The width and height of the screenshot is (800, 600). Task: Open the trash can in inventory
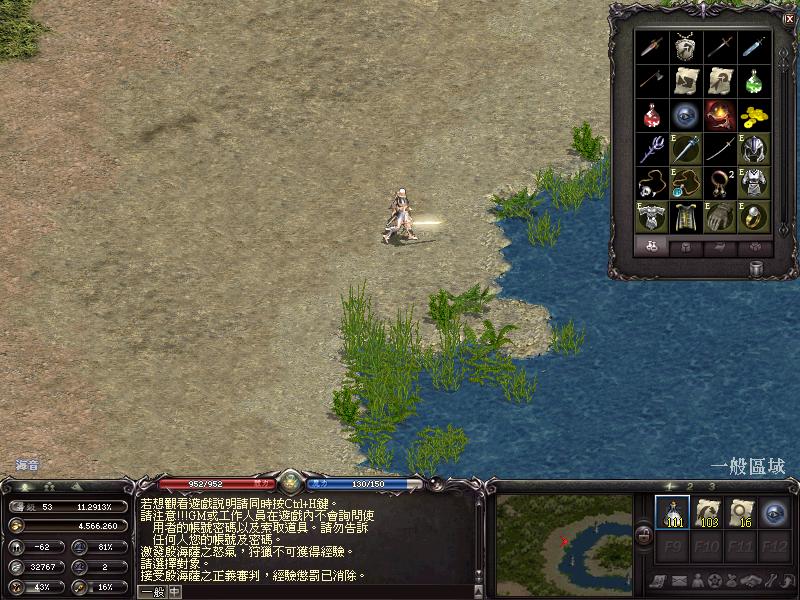click(757, 266)
